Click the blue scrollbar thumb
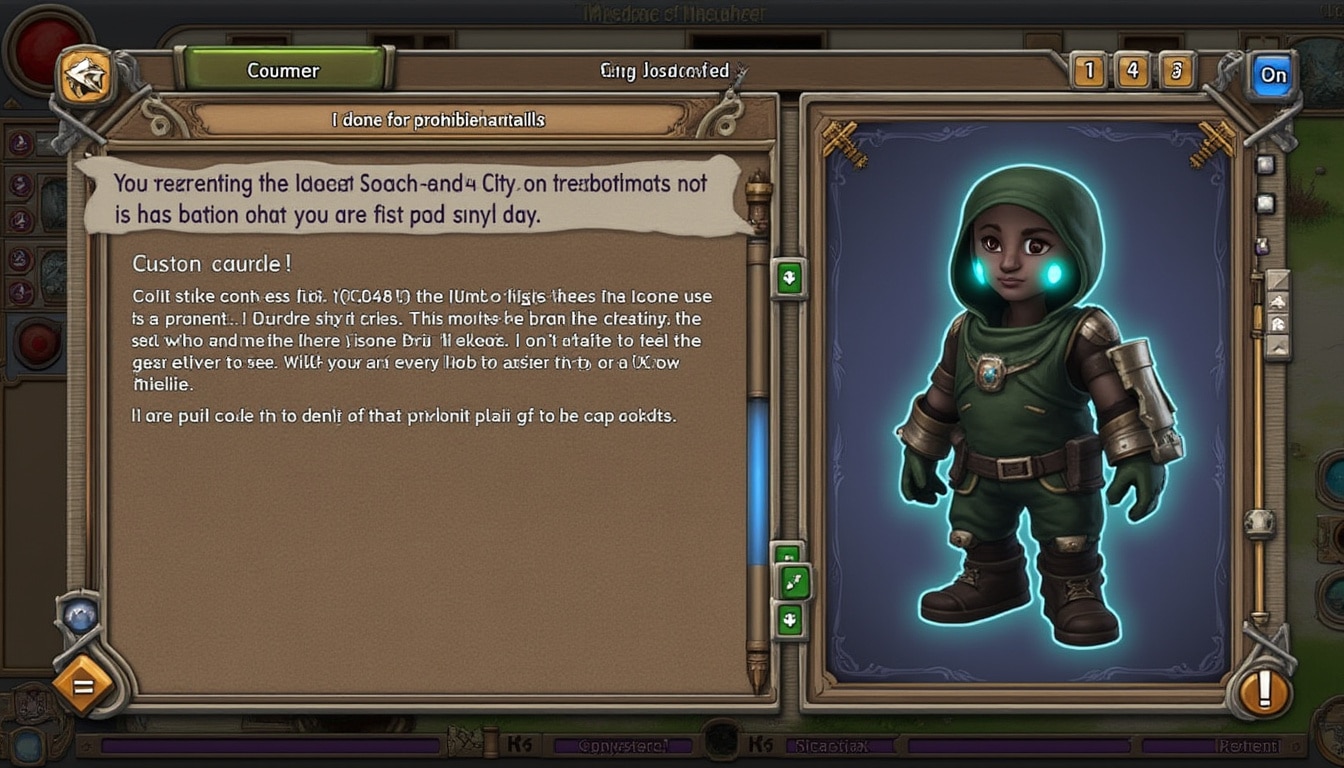Screen dimensions: 1344x768 759,480
